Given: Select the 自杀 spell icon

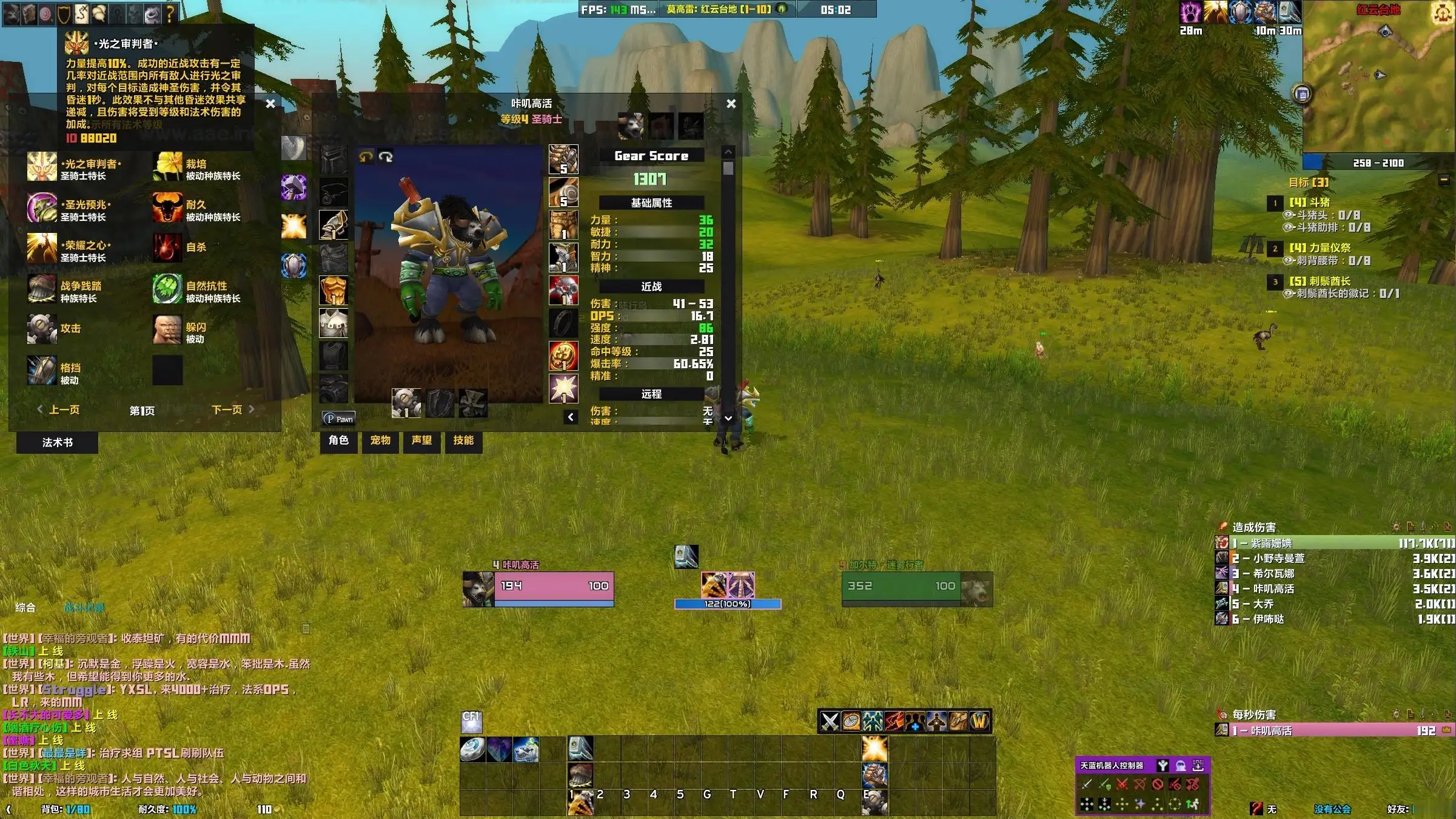Looking at the screenshot, I should coord(167,248).
